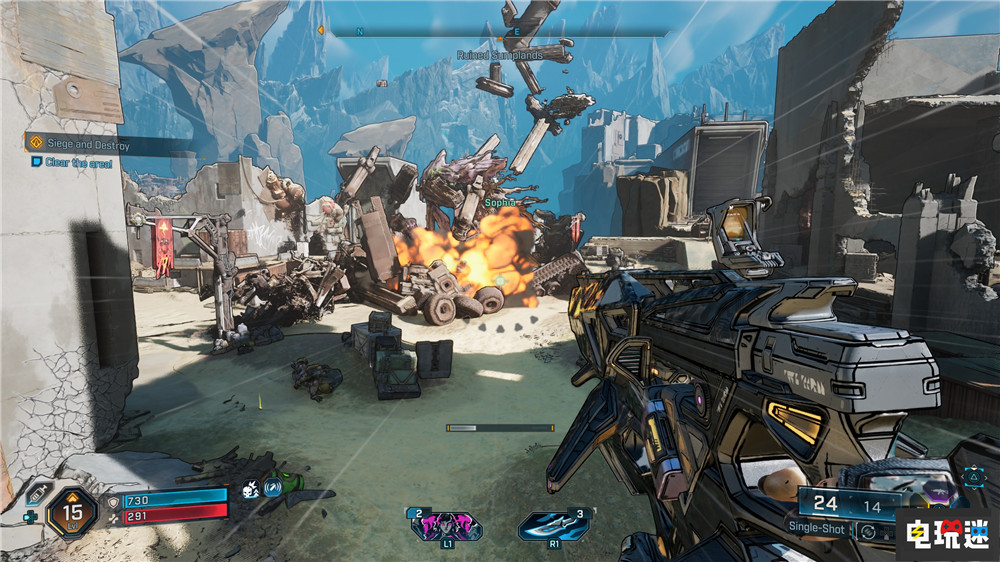The image size is (1000, 562).
Task: Select the skull status effect icon
Action: click(x=250, y=490)
